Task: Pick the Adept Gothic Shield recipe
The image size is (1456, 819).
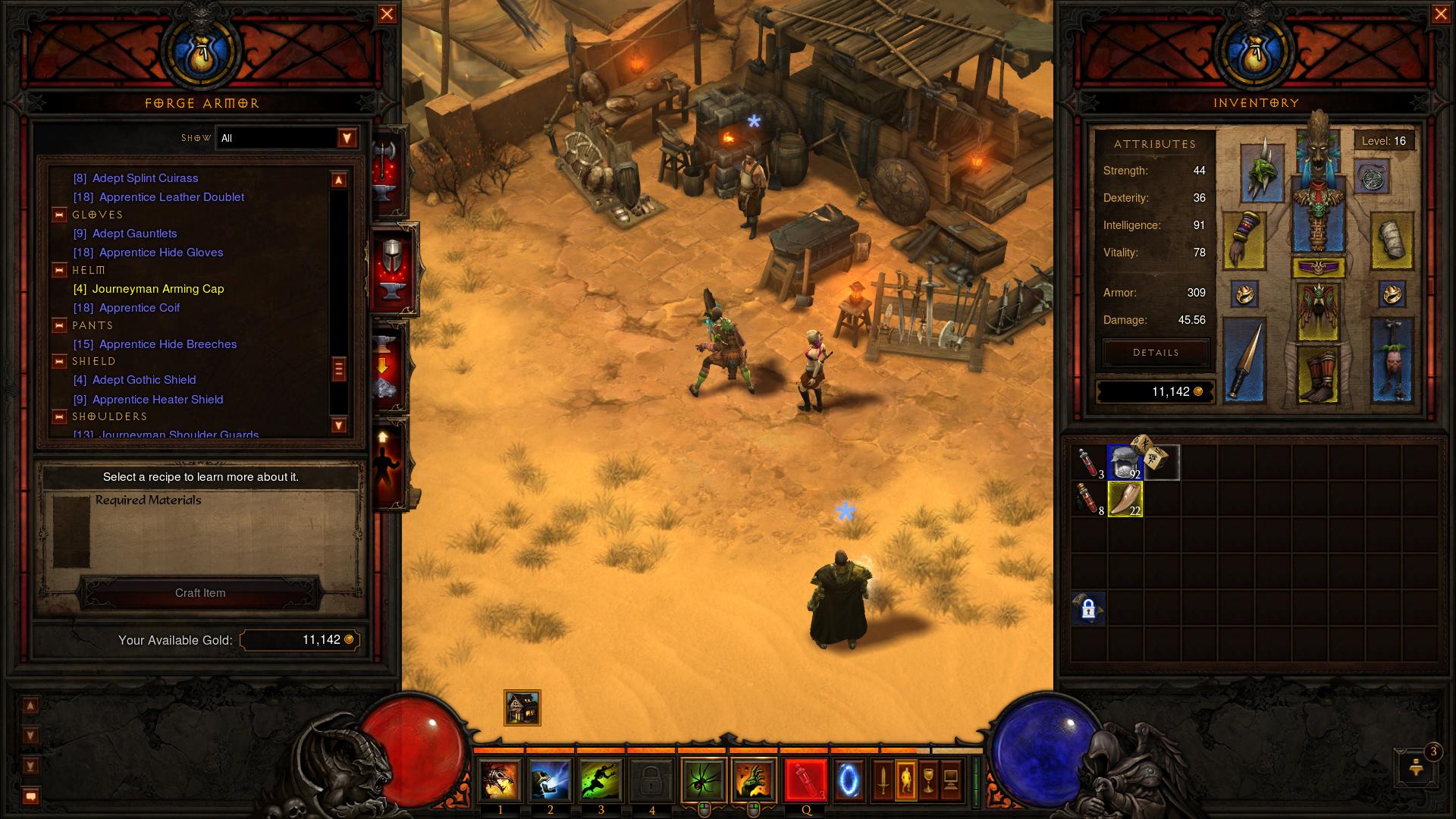Action: click(144, 380)
